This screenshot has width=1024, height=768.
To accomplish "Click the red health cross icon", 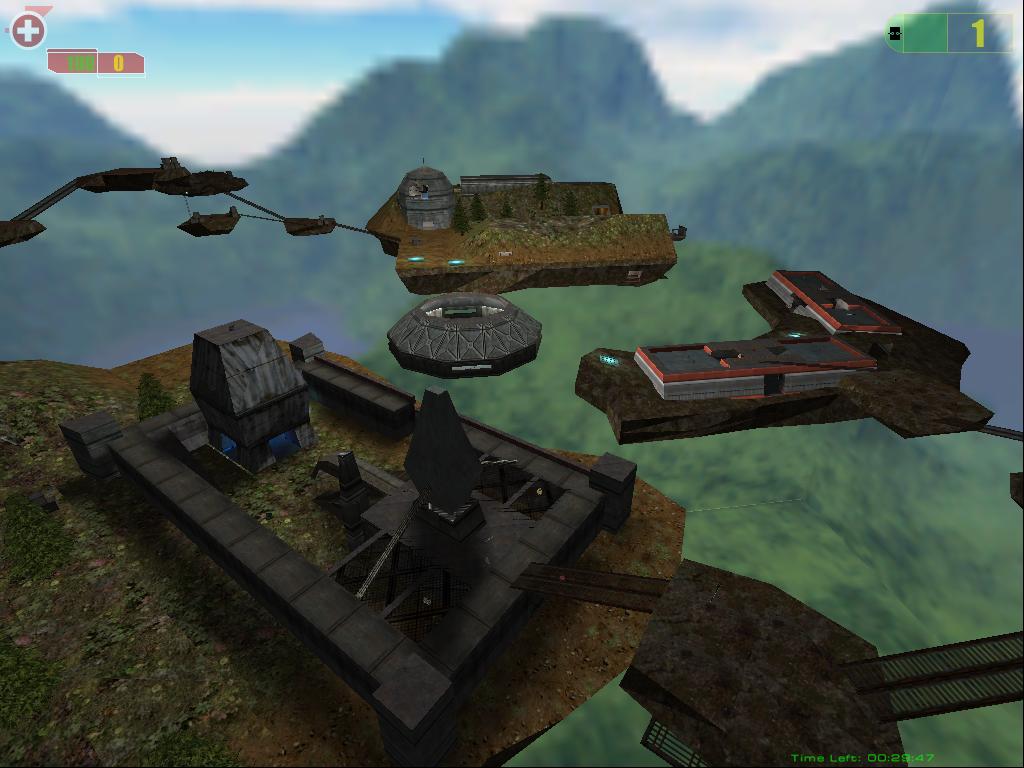I will coord(28,31).
